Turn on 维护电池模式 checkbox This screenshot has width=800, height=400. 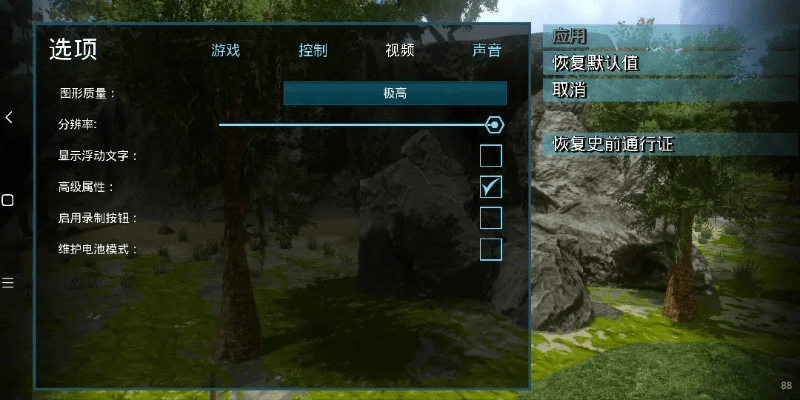(491, 249)
